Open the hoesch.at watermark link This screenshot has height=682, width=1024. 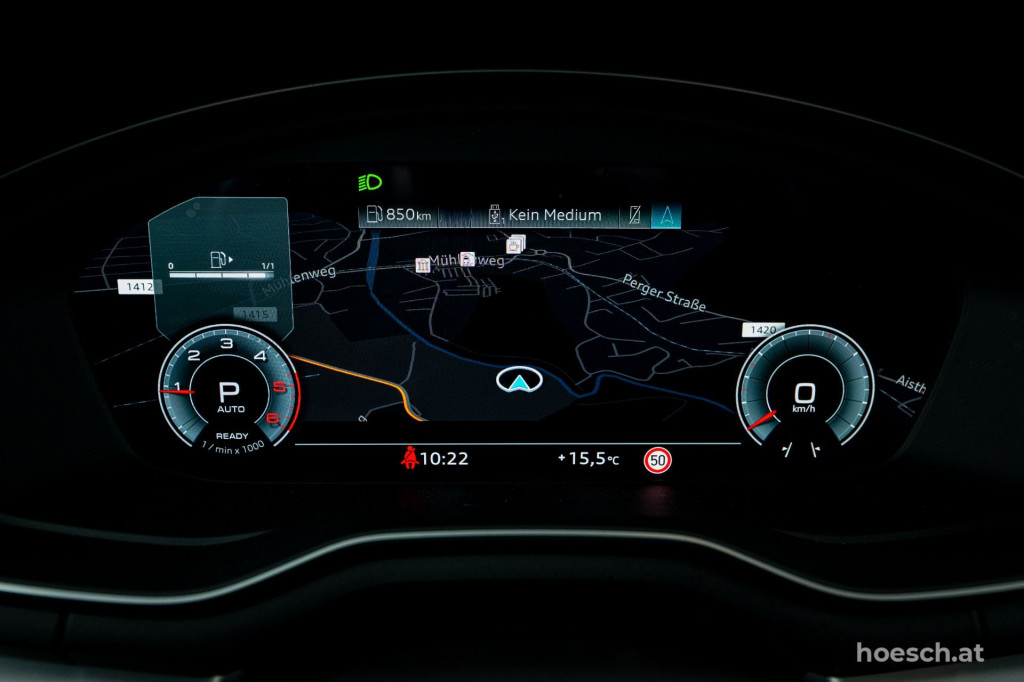(920, 653)
